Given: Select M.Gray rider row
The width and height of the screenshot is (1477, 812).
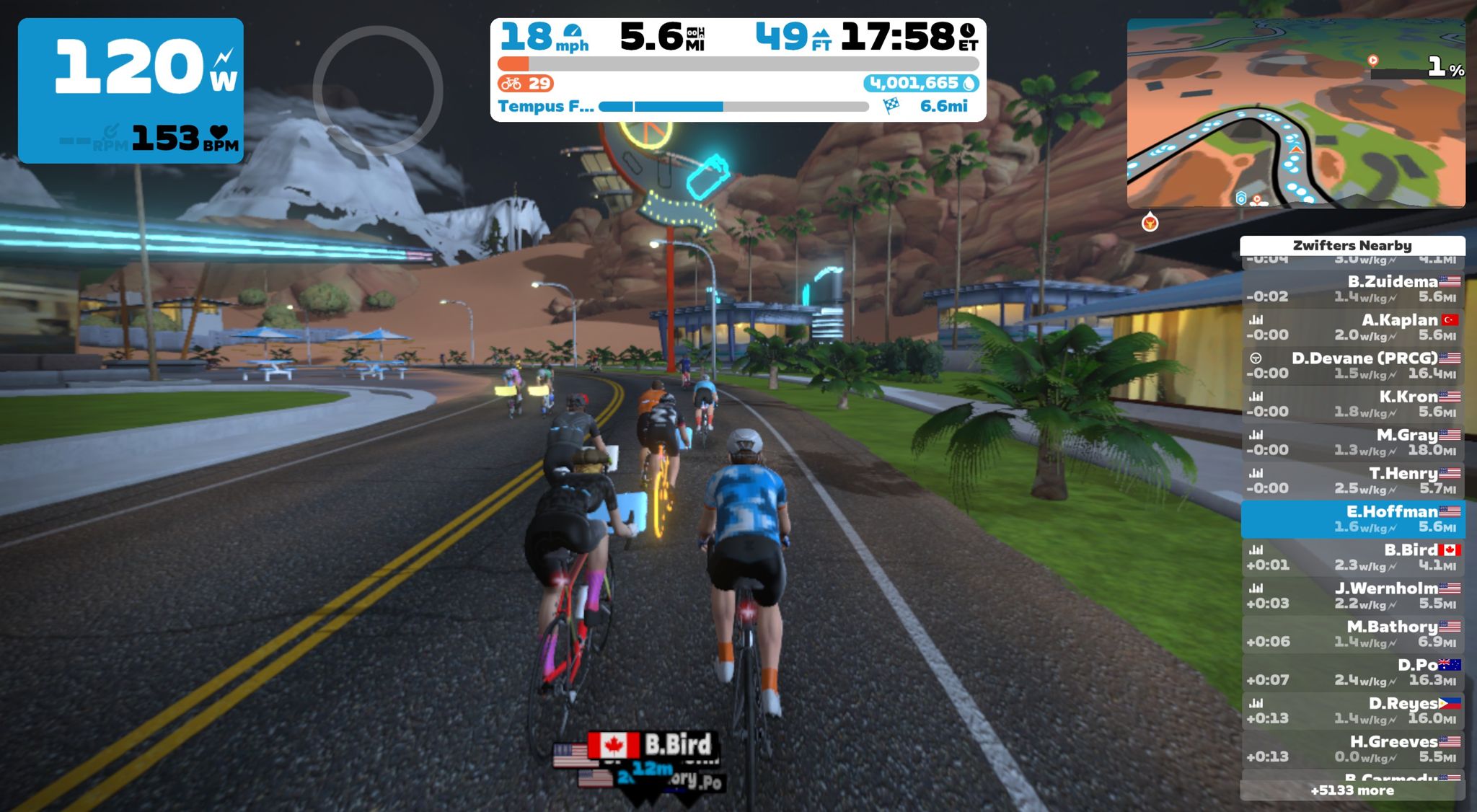Looking at the screenshot, I should (1352, 442).
